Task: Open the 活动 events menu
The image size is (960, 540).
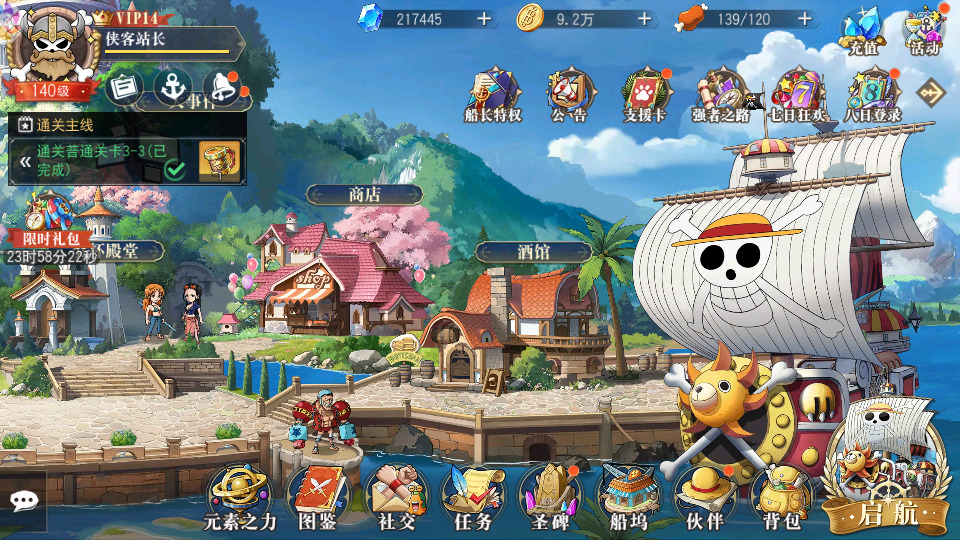Action: [924, 30]
